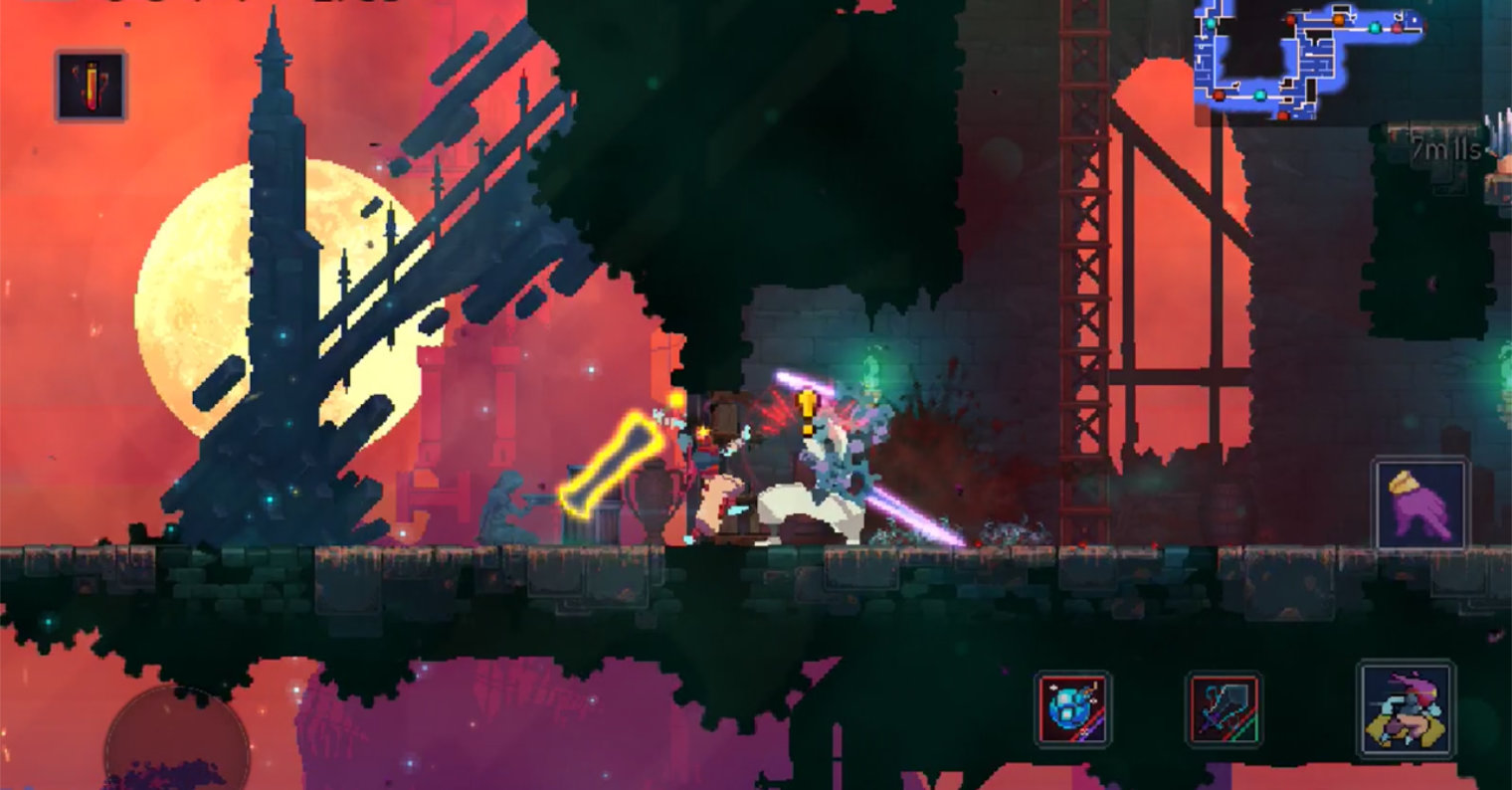
Task: Trigger the dodge roll button
Action: tap(1406, 710)
